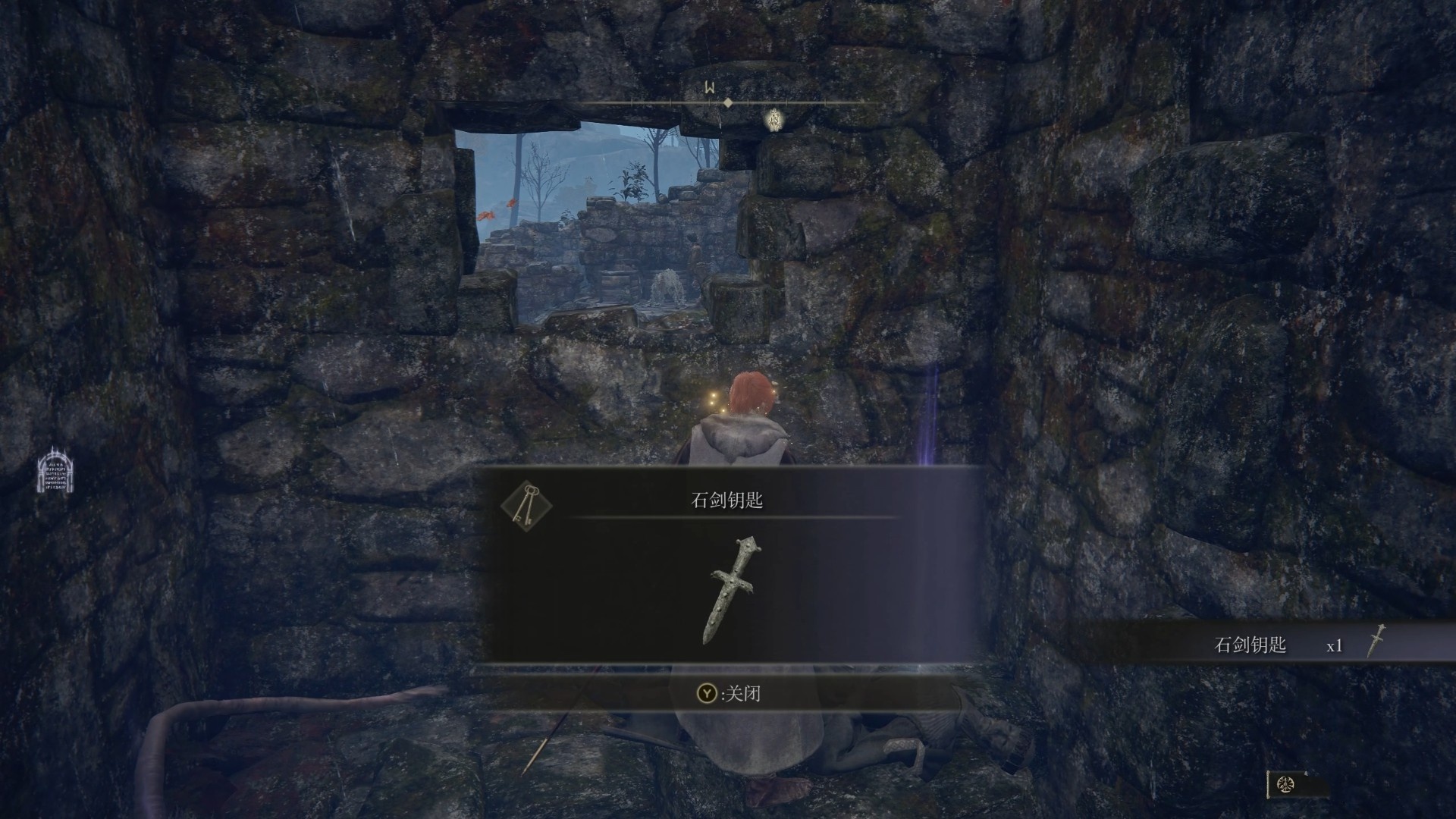Click the glowing marker on the compass
Viewport: 1456px width, 819px height.
tap(773, 120)
